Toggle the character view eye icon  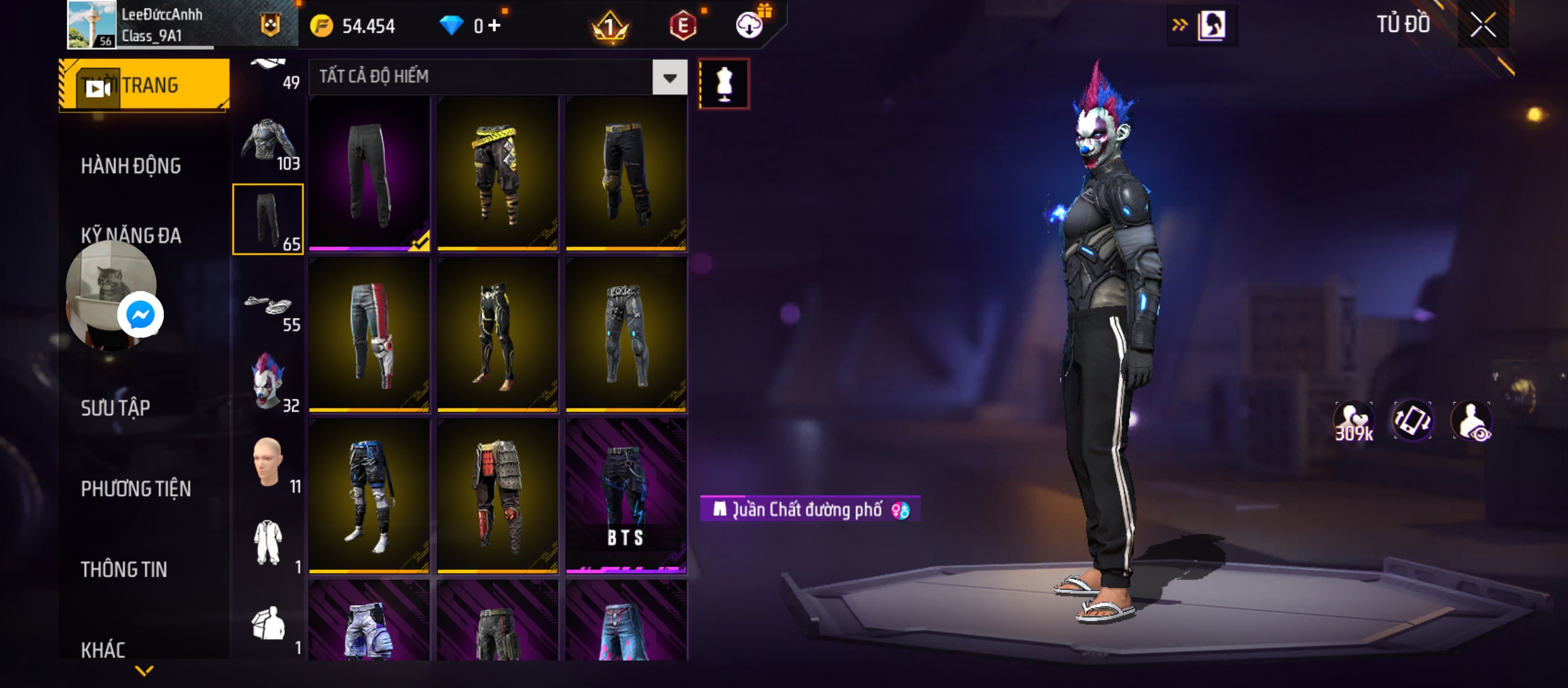[x=1471, y=421]
